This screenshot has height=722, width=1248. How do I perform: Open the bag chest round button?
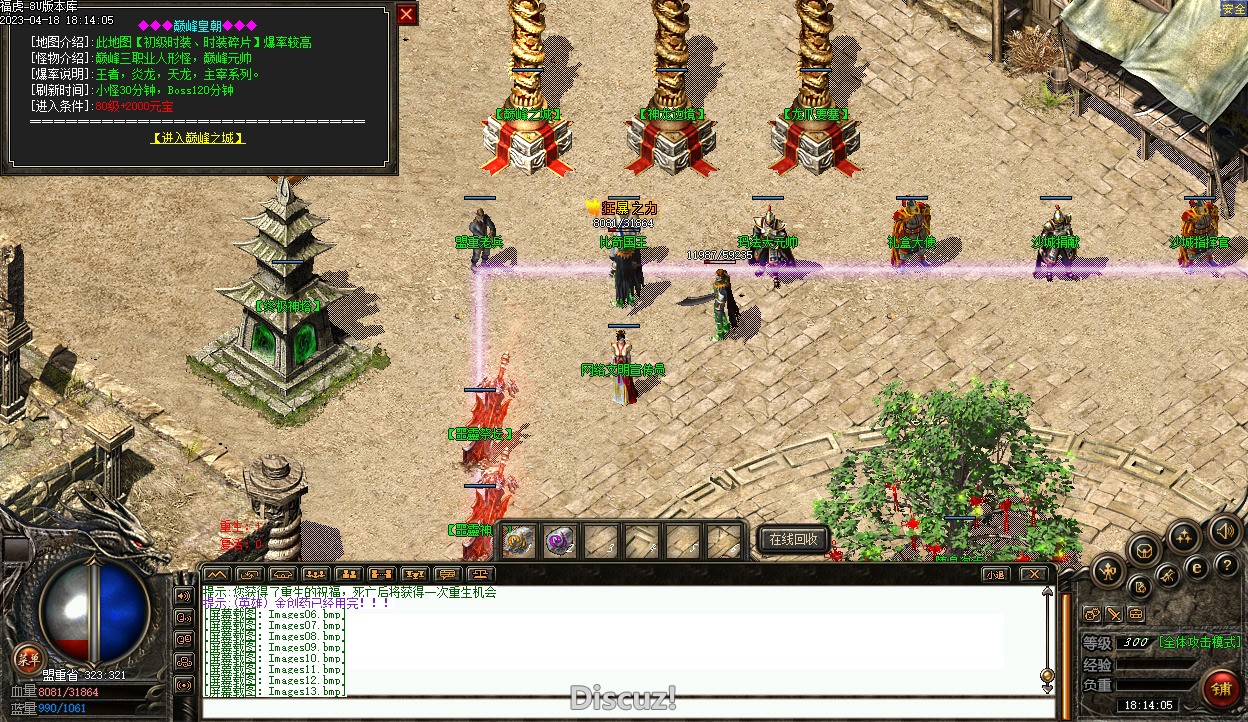(1144, 549)
